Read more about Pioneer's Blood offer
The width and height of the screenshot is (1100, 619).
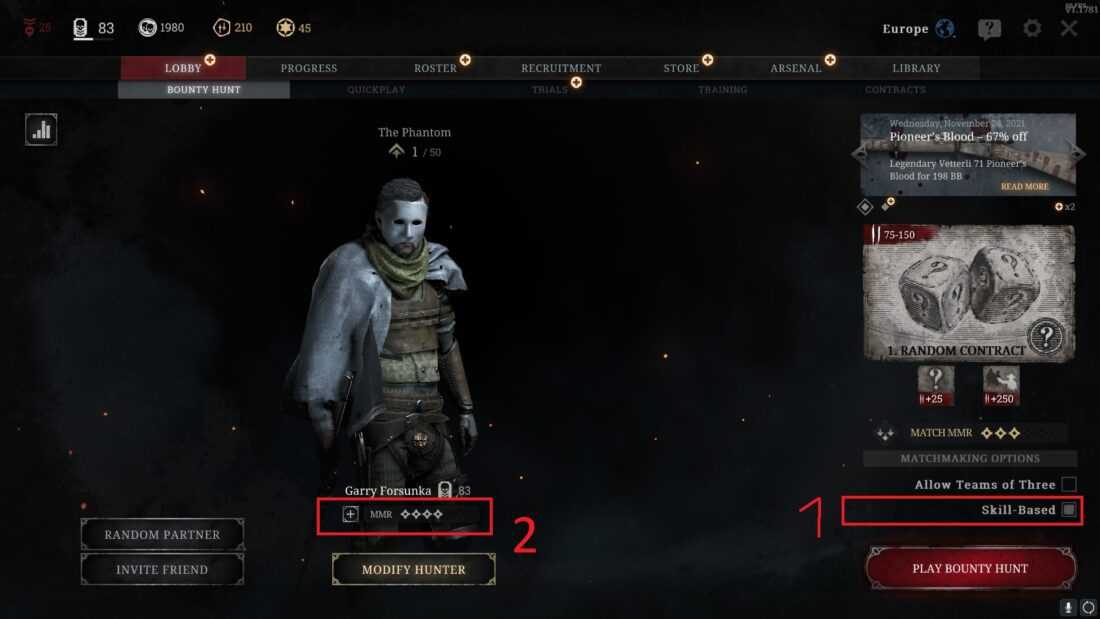[x=1024, y=187]
